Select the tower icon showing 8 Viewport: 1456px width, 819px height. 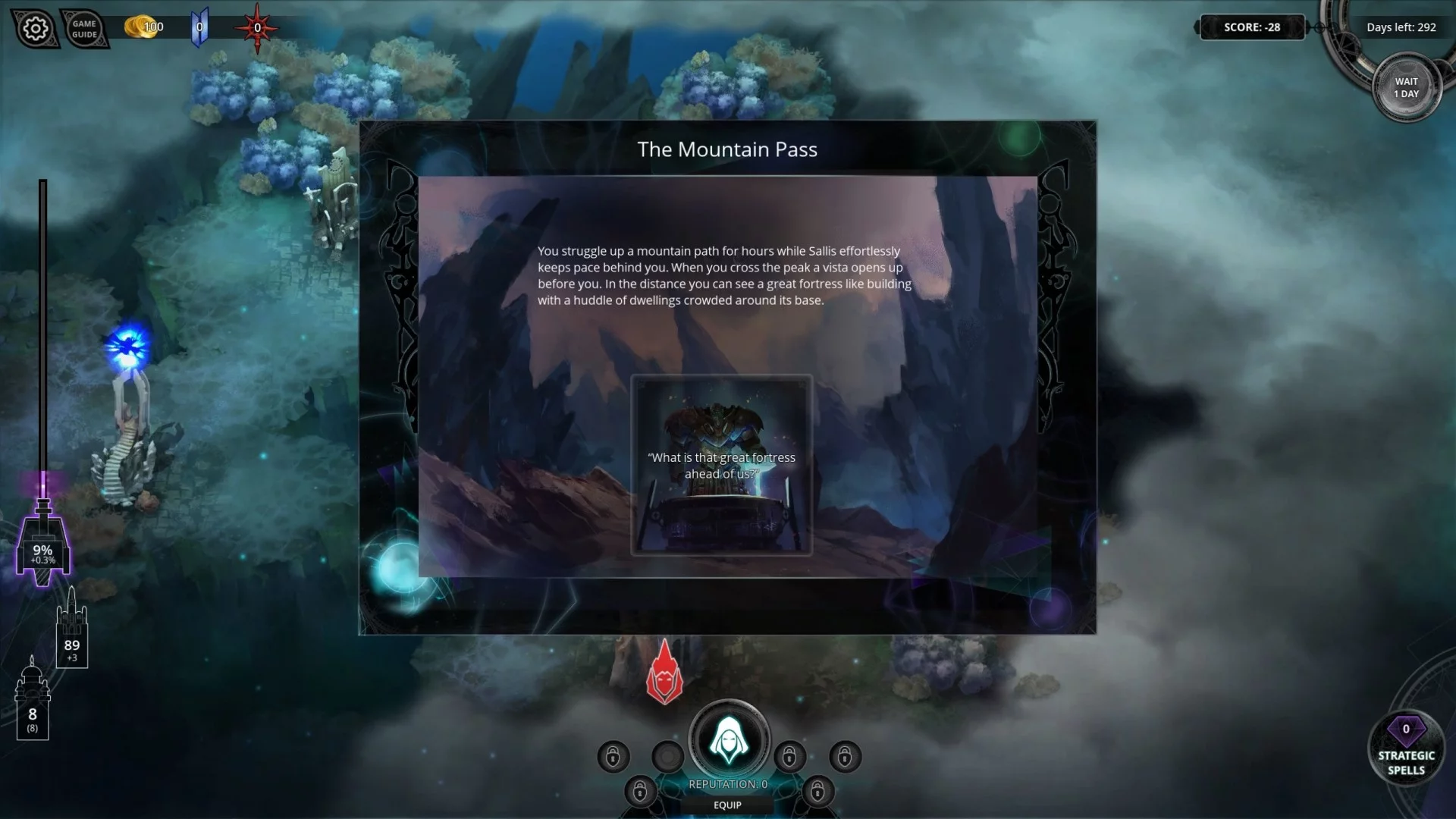(32, 701)
